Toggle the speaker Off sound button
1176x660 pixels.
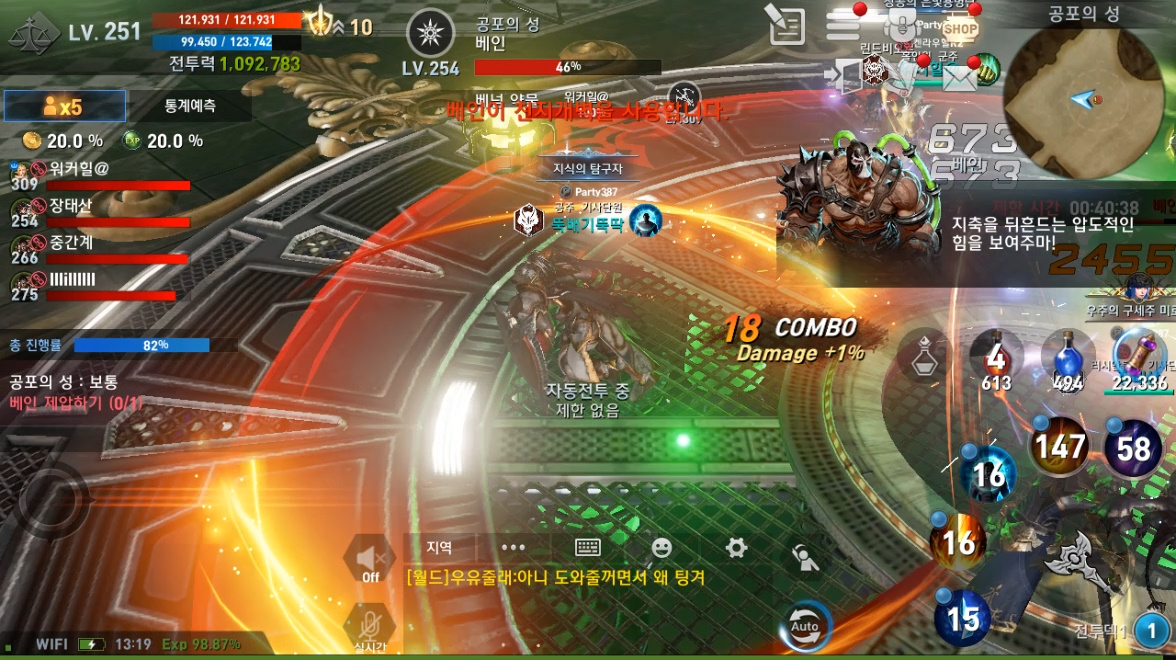[x=370, y=558]
